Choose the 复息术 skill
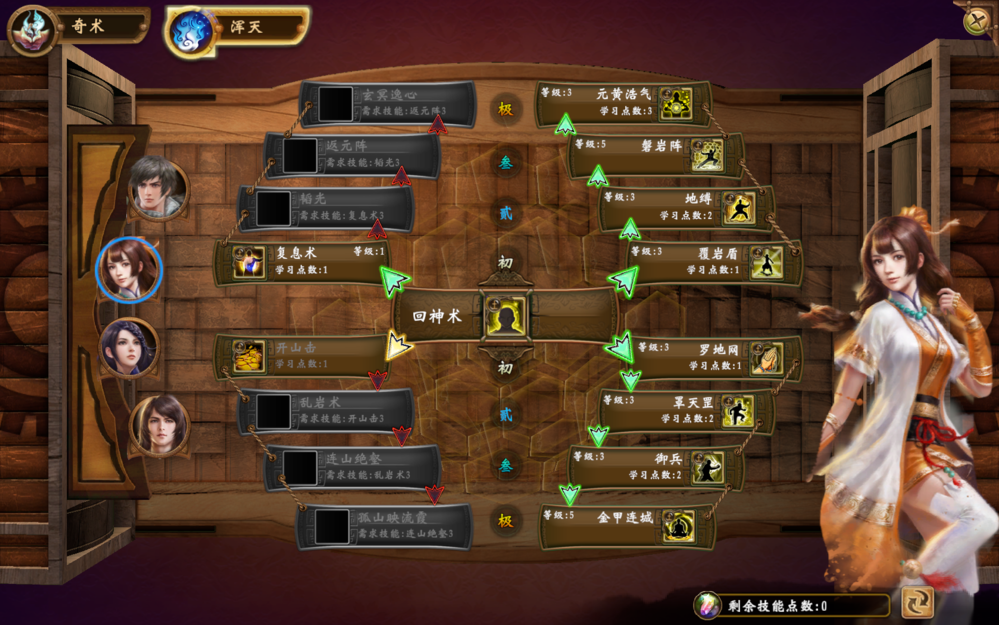 (x=300, y=262)
